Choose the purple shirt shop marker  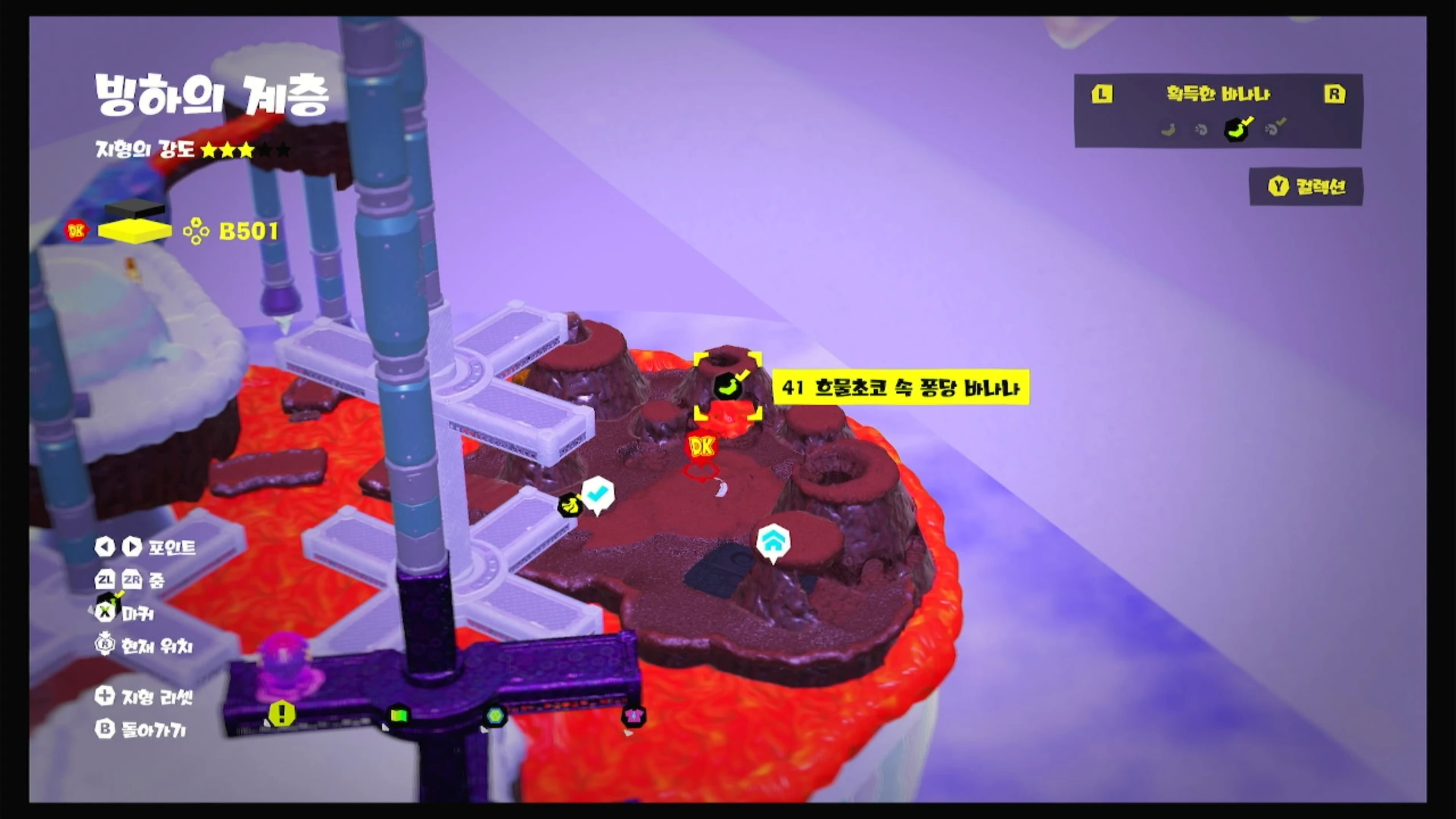tap(633, 715)
